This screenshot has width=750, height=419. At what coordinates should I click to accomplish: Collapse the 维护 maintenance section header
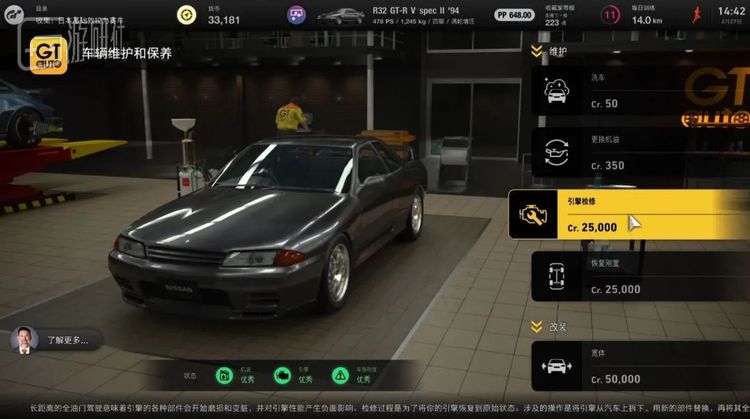point(550,51)
